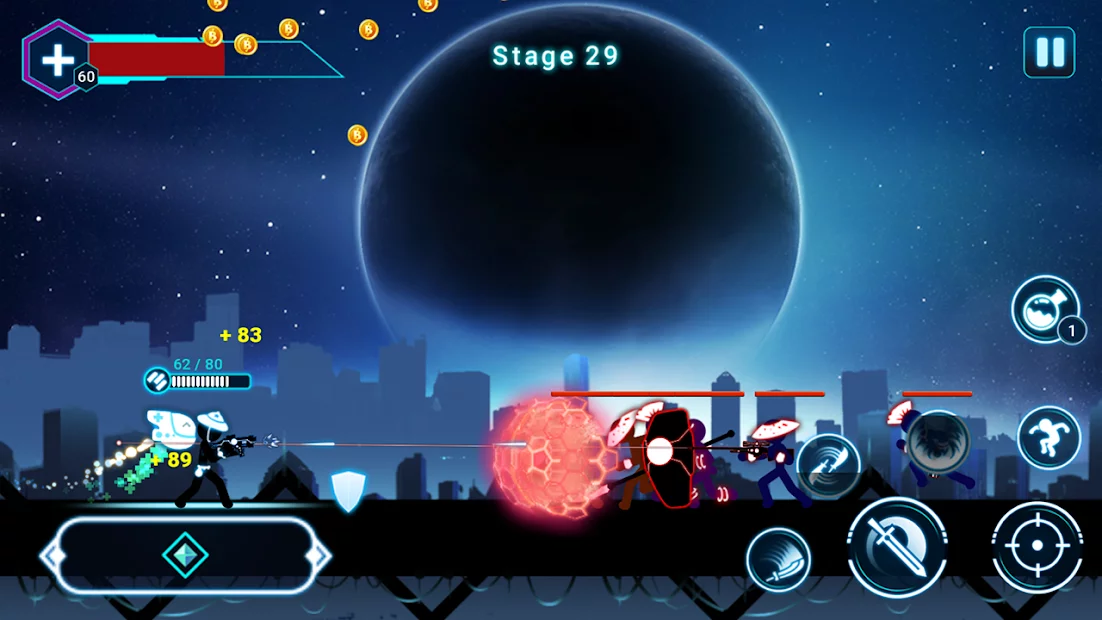
Task: Click the hexagon plus icon
Action: tap(58, 60)
